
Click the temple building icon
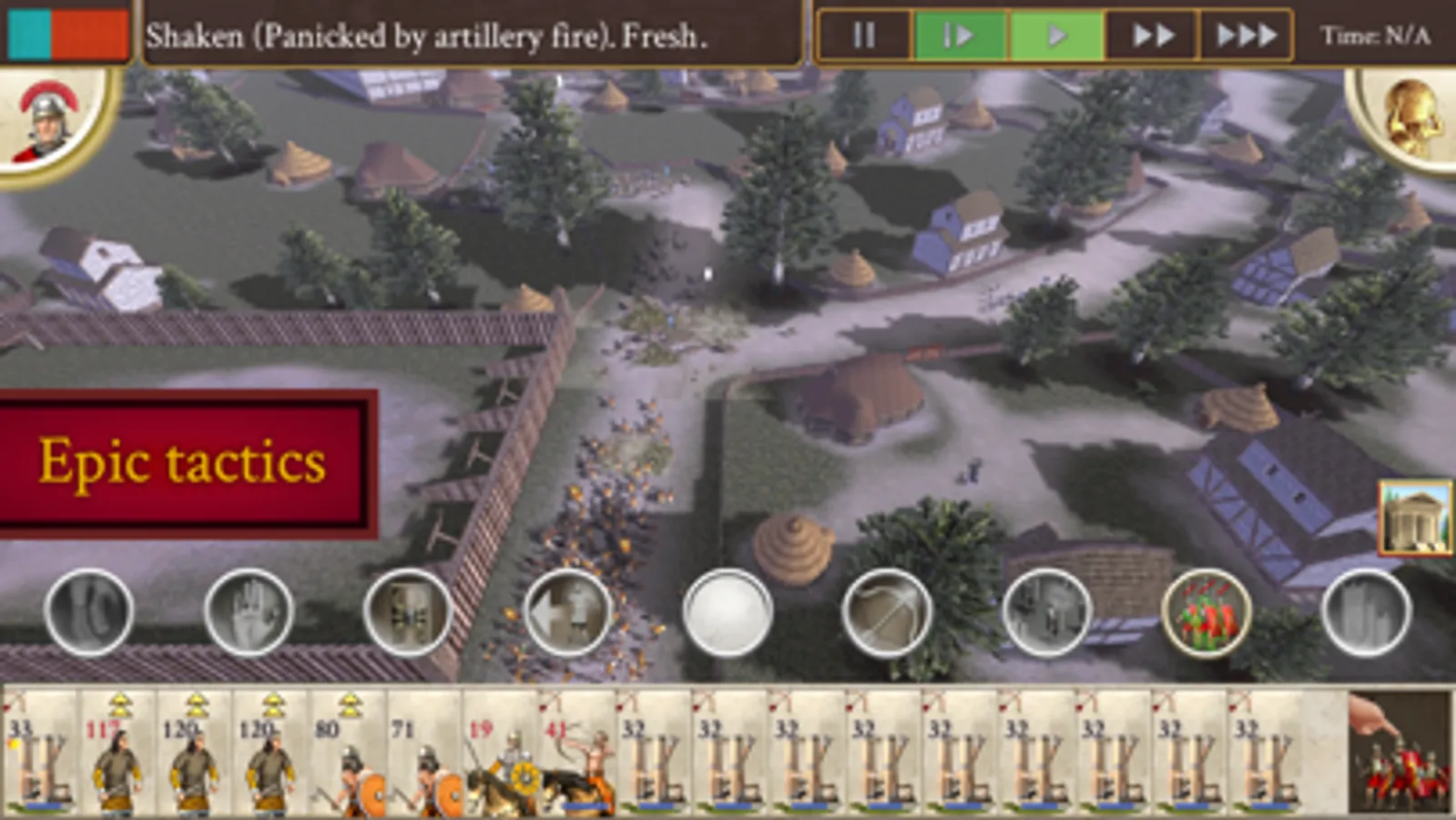click(x=1415, y=518)
